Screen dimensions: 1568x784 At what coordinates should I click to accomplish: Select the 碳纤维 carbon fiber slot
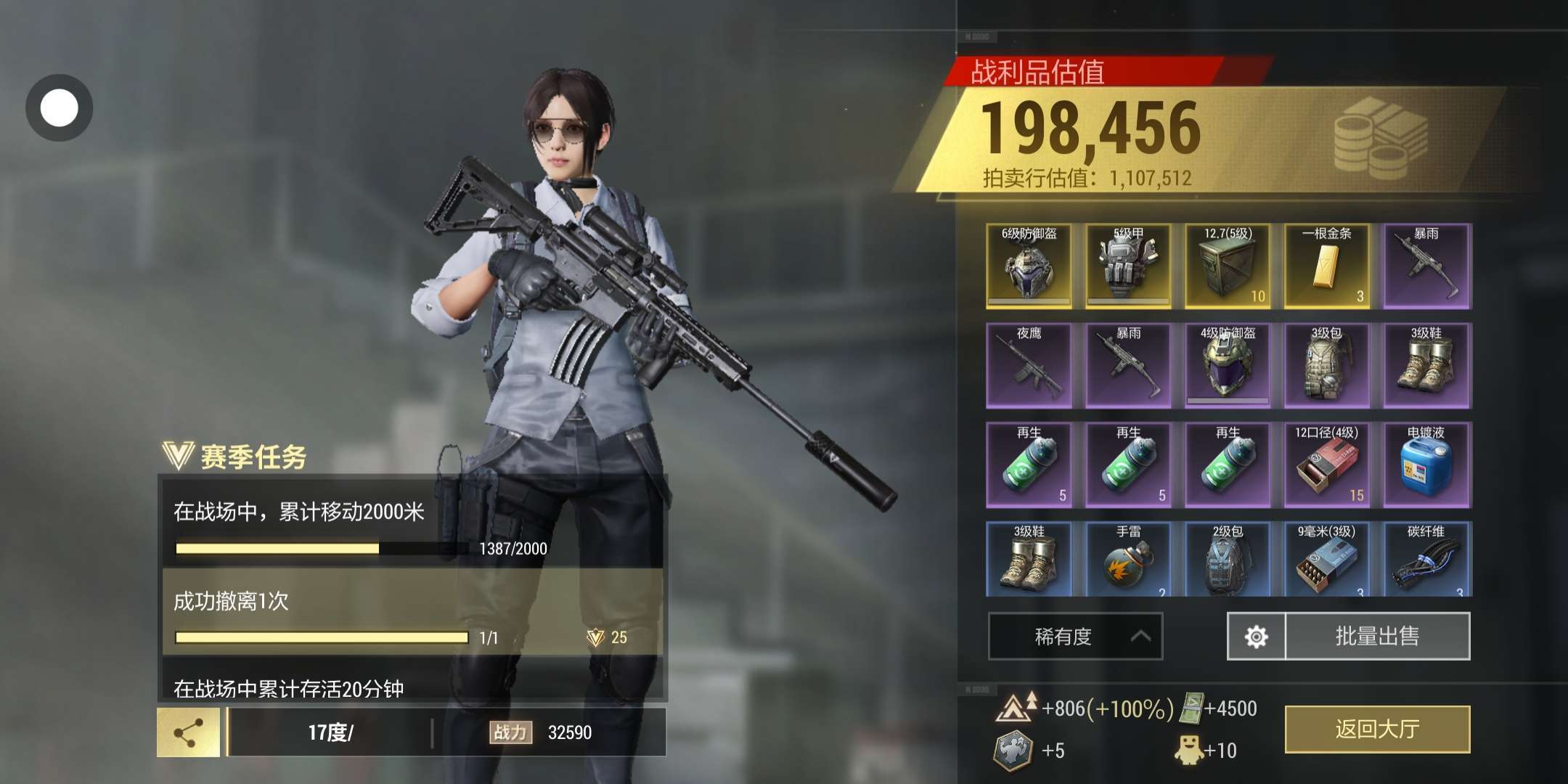1426,560
